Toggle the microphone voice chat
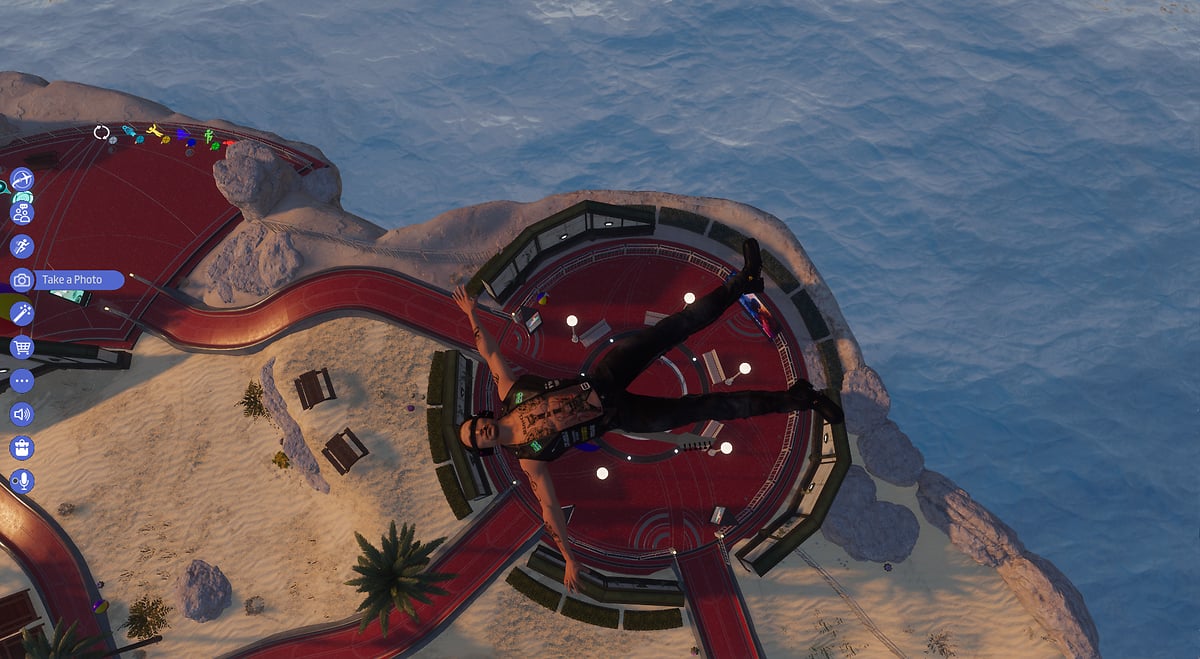The image size is (1200, 659). click(x=22, y=481)
